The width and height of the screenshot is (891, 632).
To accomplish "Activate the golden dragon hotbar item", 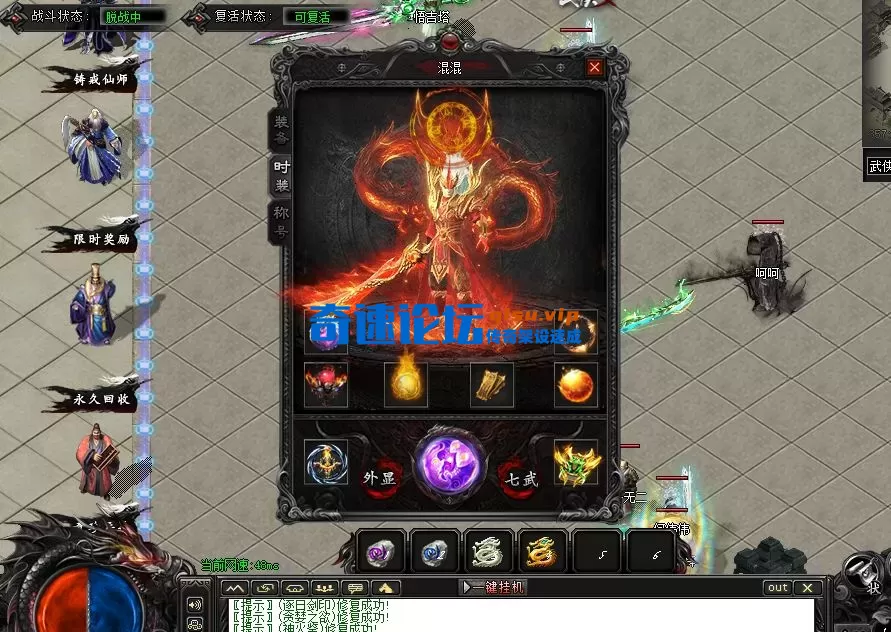I will click(543, 552).
